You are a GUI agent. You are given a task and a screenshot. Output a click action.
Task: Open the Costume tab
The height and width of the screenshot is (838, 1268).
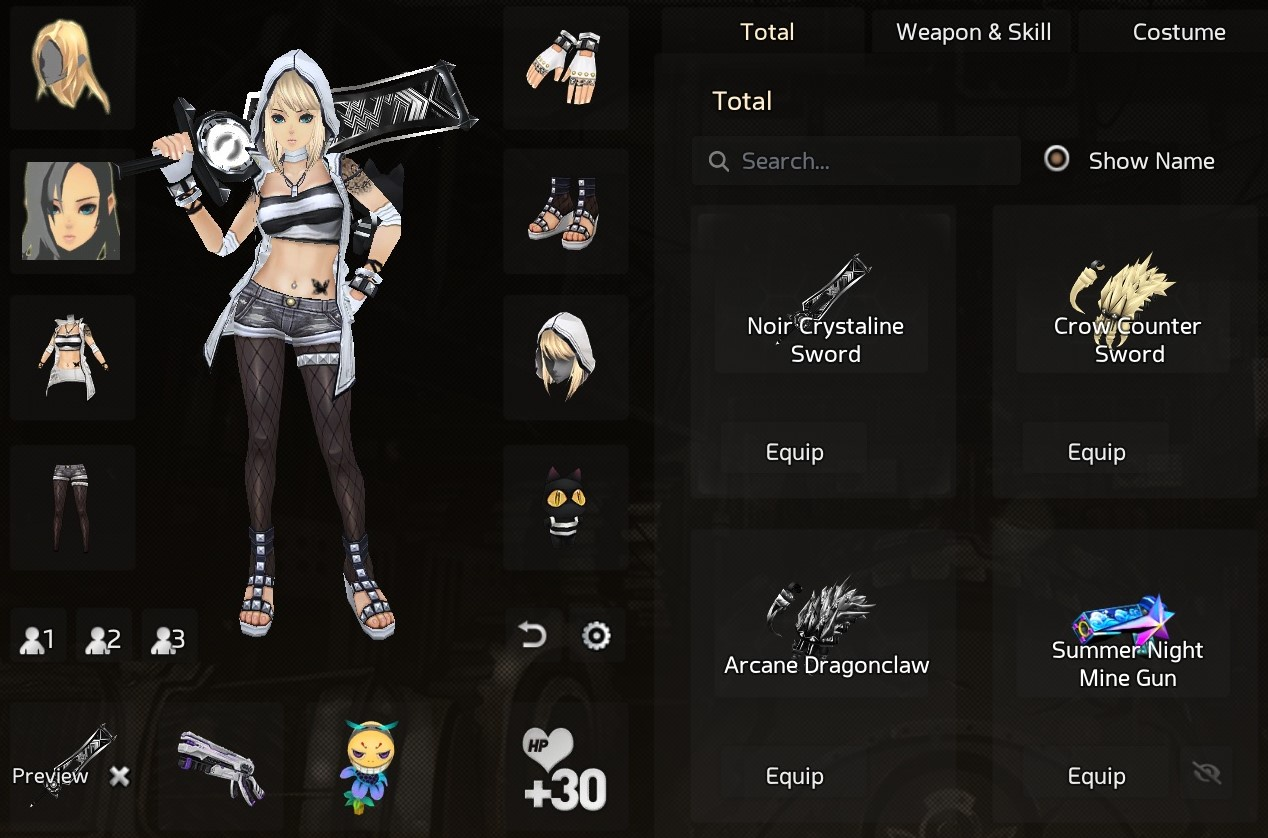tap(1178, 32)
